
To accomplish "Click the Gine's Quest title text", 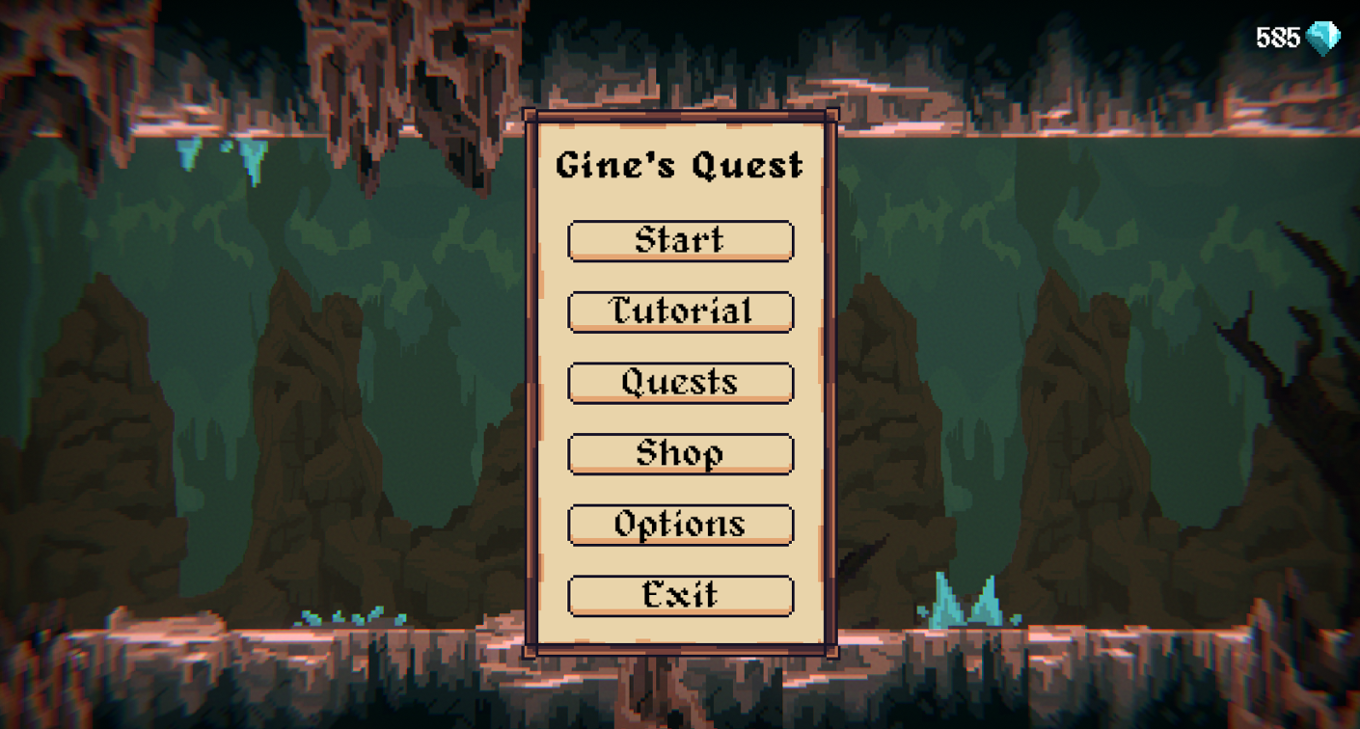I will point(680,165).
